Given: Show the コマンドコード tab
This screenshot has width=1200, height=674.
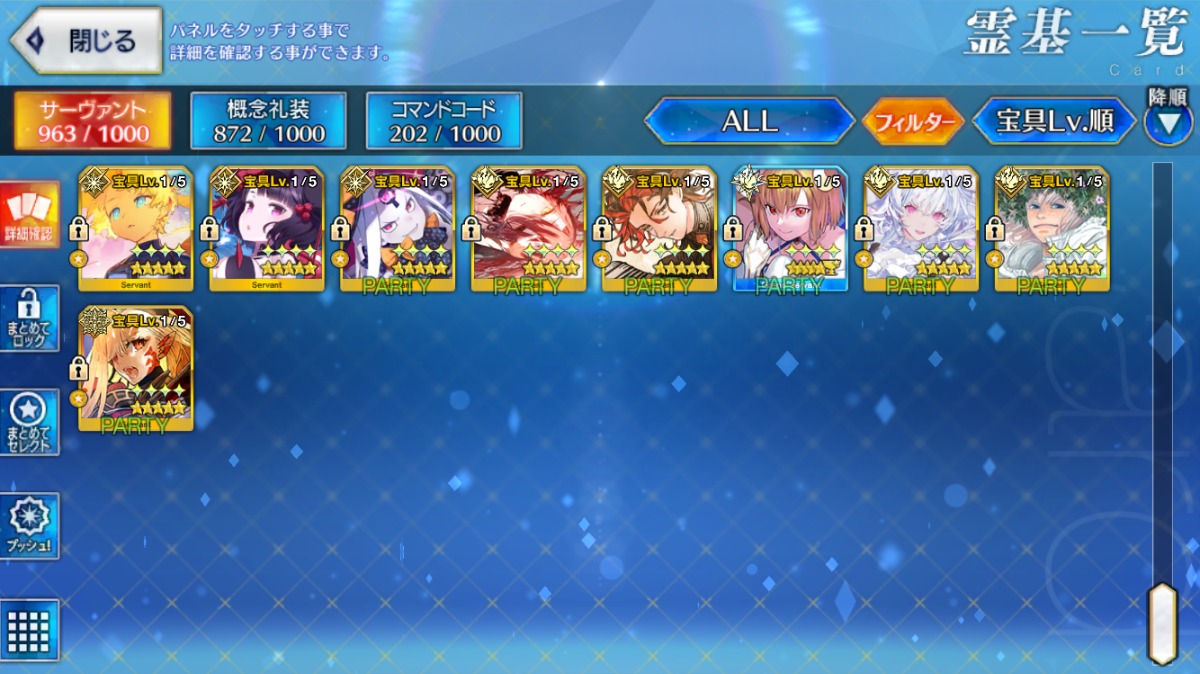Looking at the screenshot, I should pyautogui.click(x=444, y=121).
